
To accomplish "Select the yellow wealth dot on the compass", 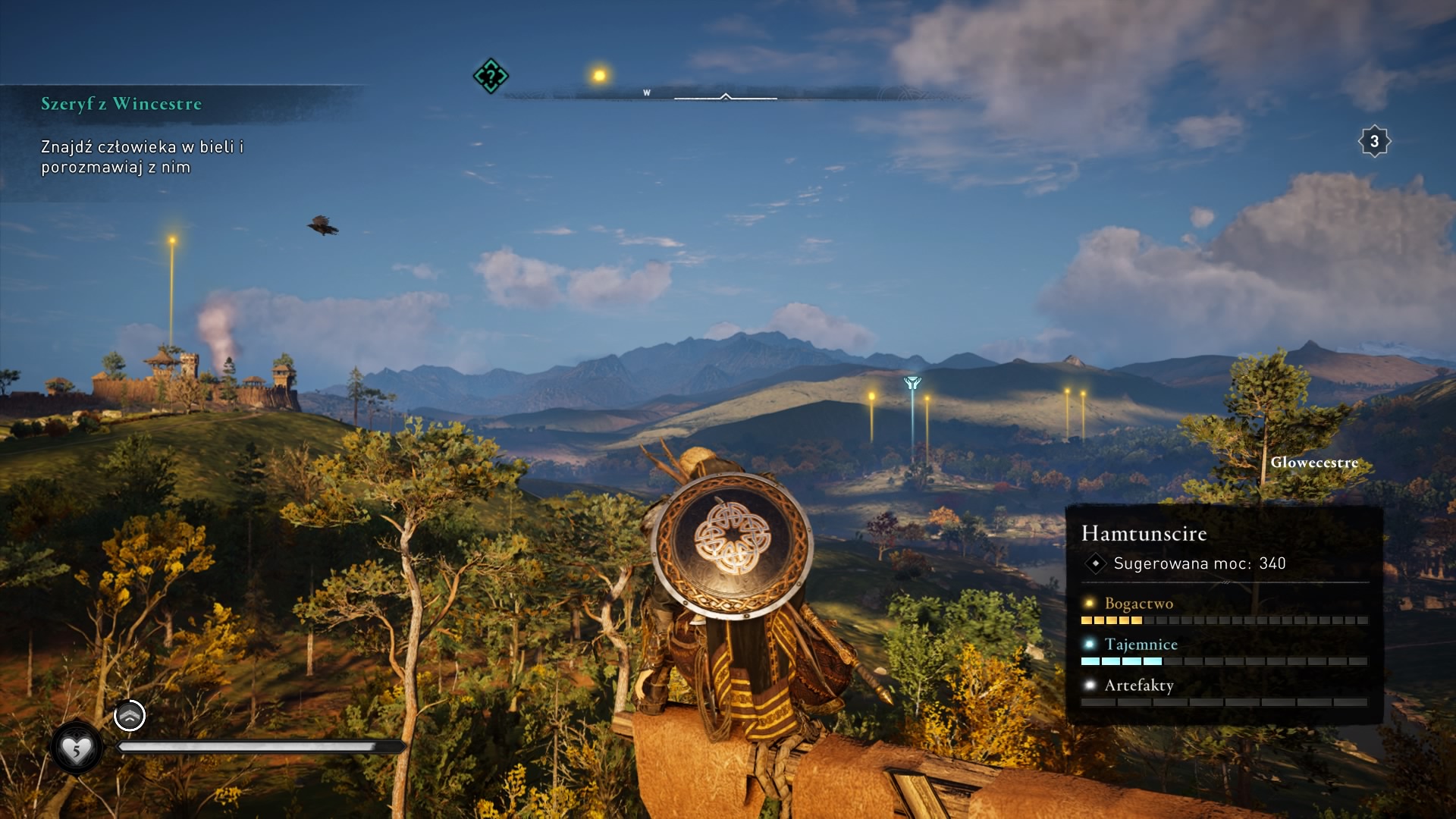I will tap(599, 75).
